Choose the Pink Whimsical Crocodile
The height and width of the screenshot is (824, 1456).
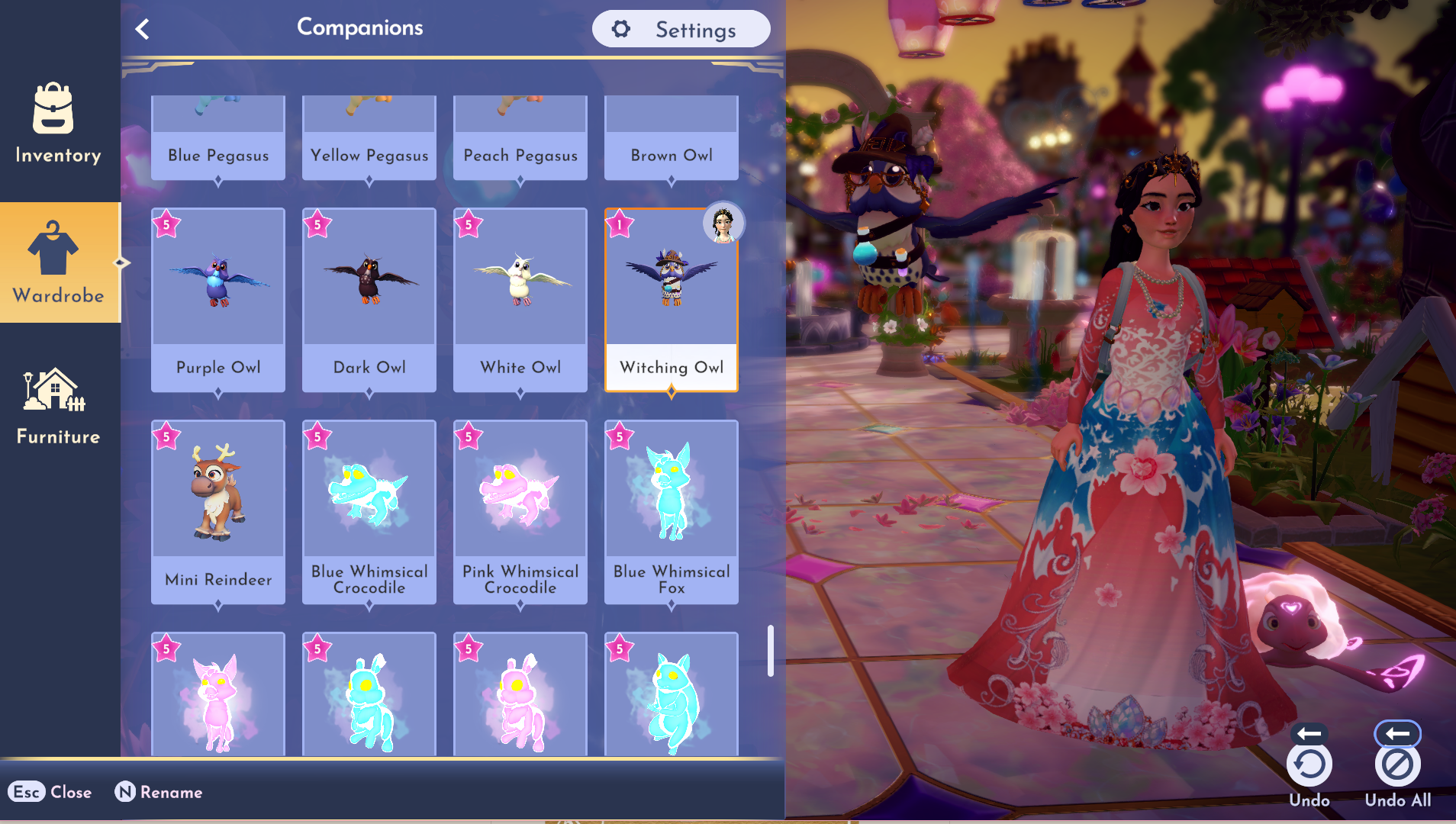click(520, 511)
